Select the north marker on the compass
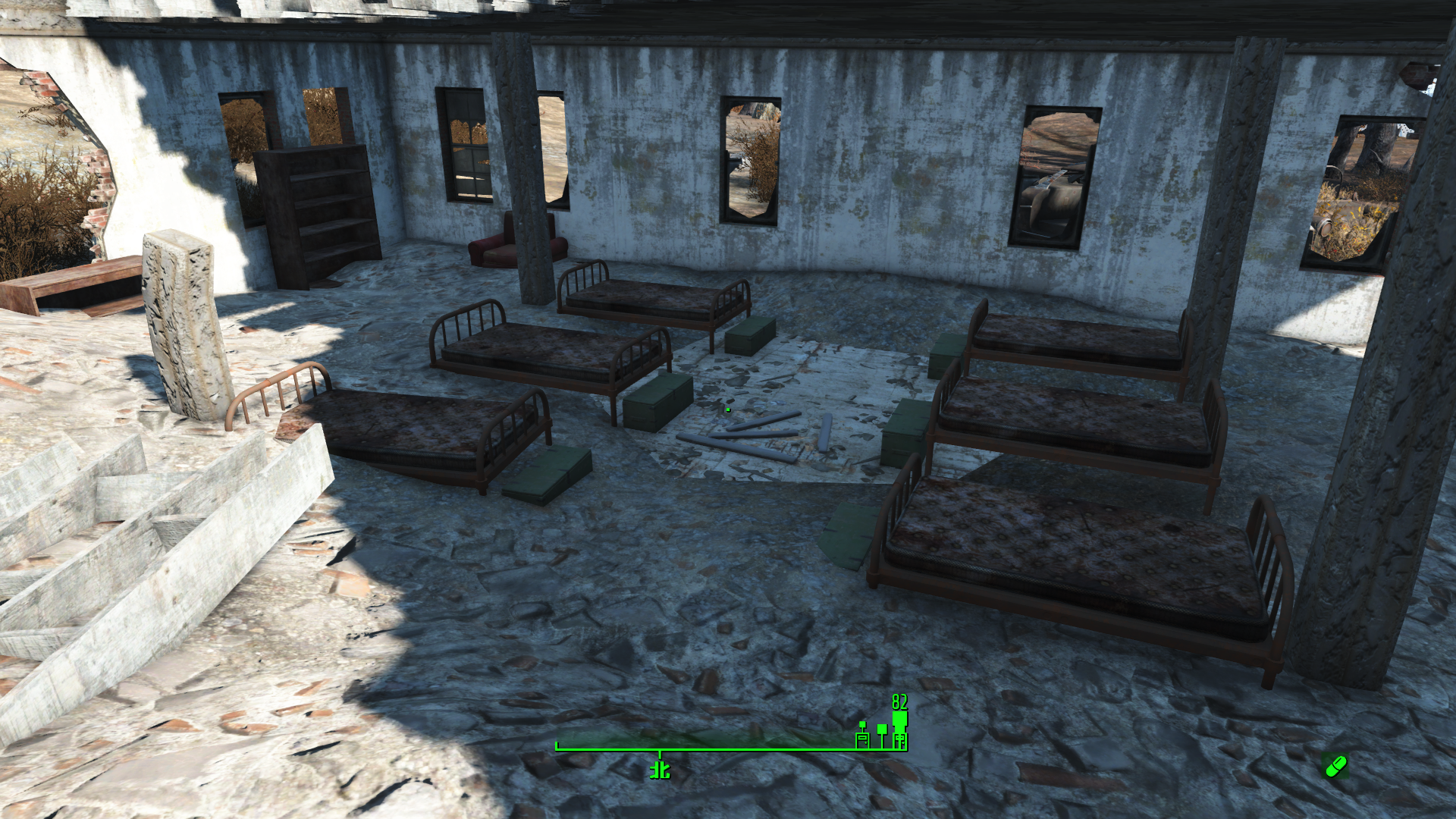The width and height of the screenshot is (1456, 819). (660, 770)
